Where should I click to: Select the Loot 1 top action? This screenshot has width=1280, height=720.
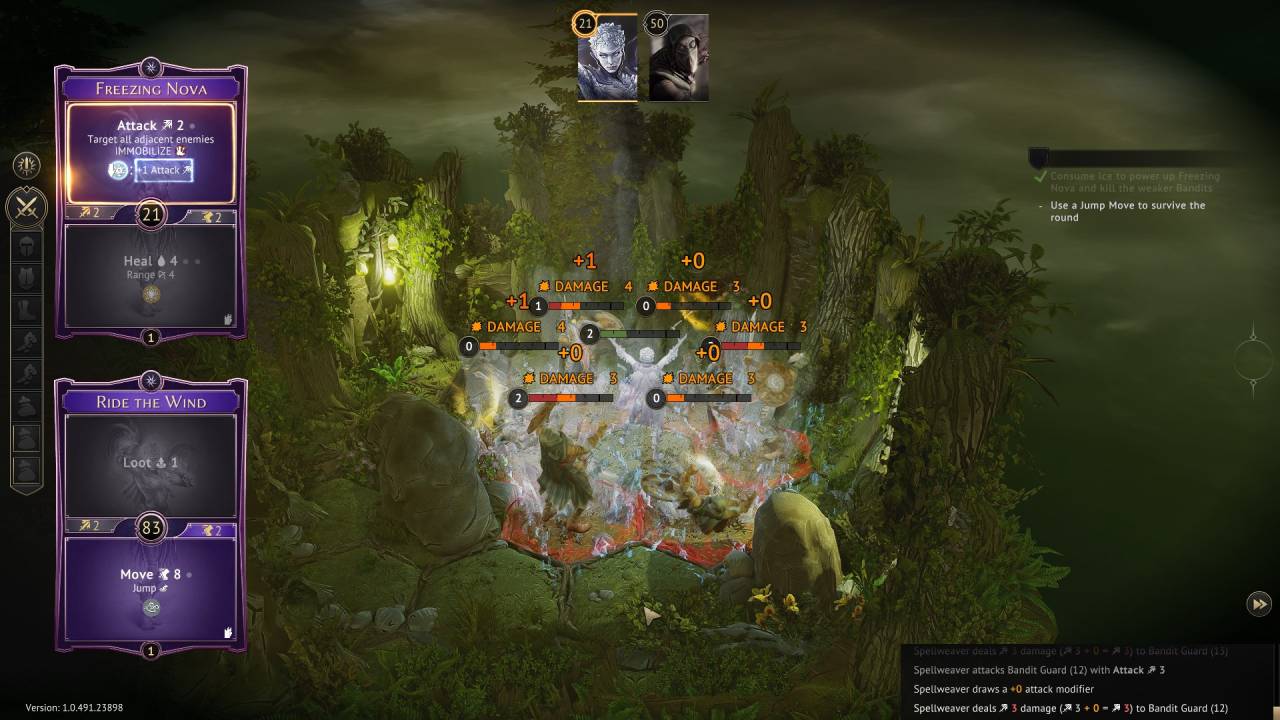pos(151,463)
